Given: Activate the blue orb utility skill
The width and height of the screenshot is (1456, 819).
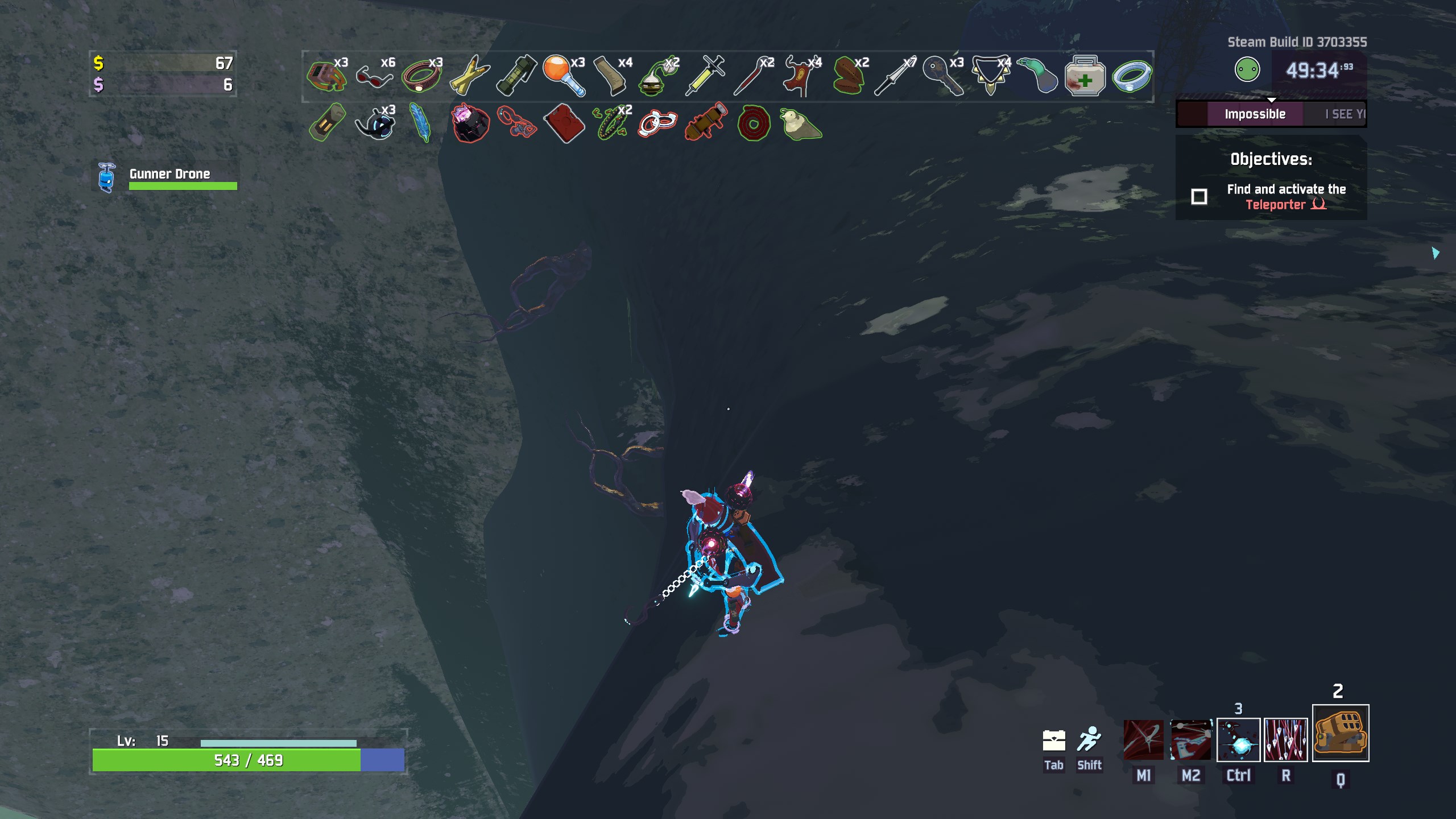Looking at the screenshot, I should [x=1238, y=739].
